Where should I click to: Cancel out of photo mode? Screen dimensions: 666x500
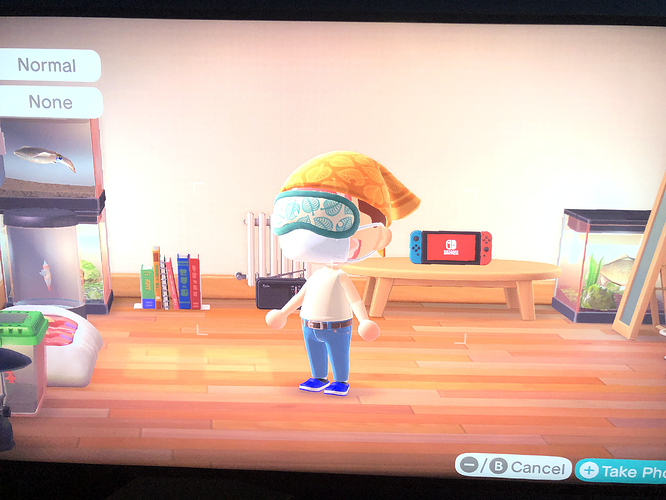coord(513,467)
